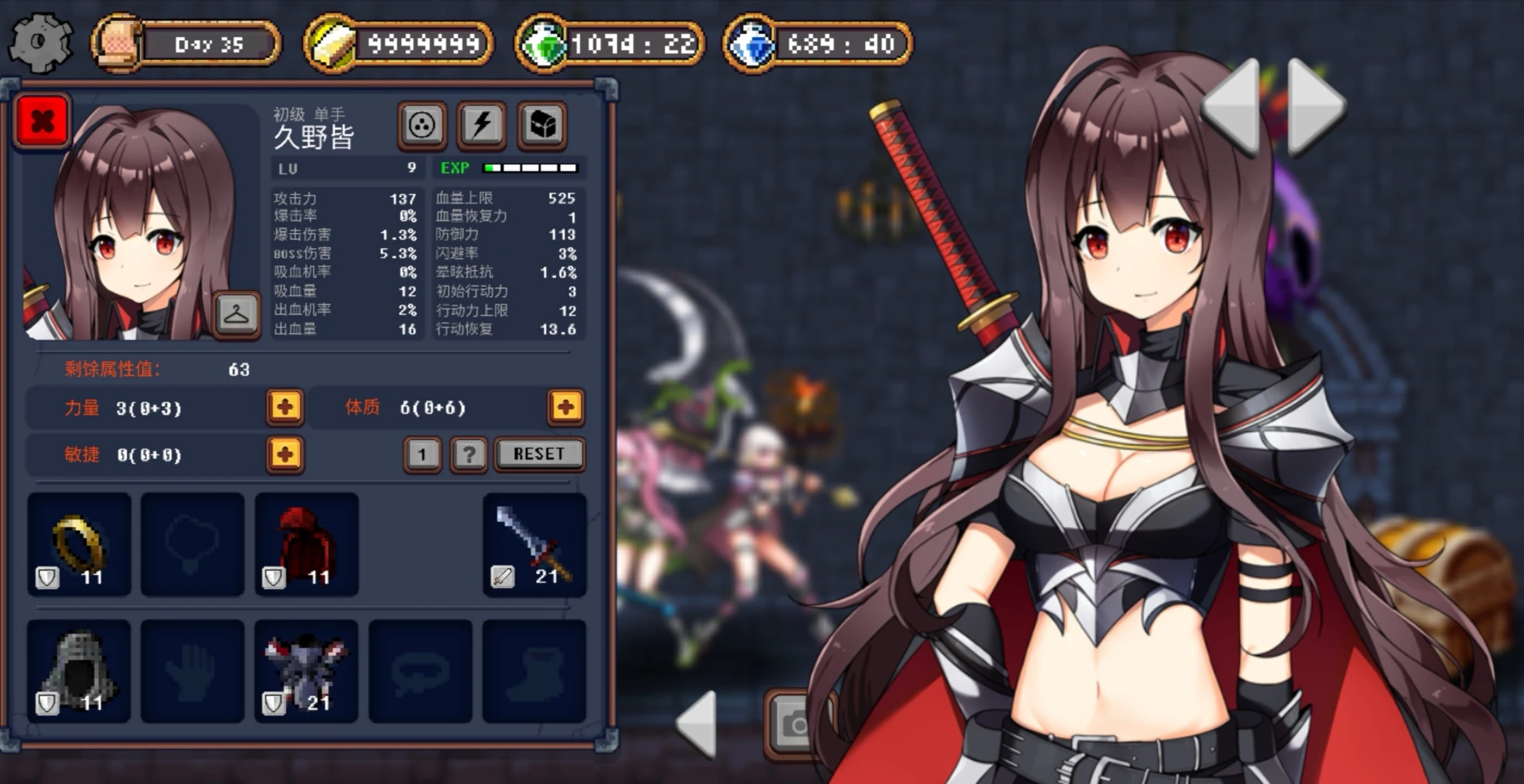1524x784 pixels.
Task: Open the settings gear
Action: coord(40,42)
